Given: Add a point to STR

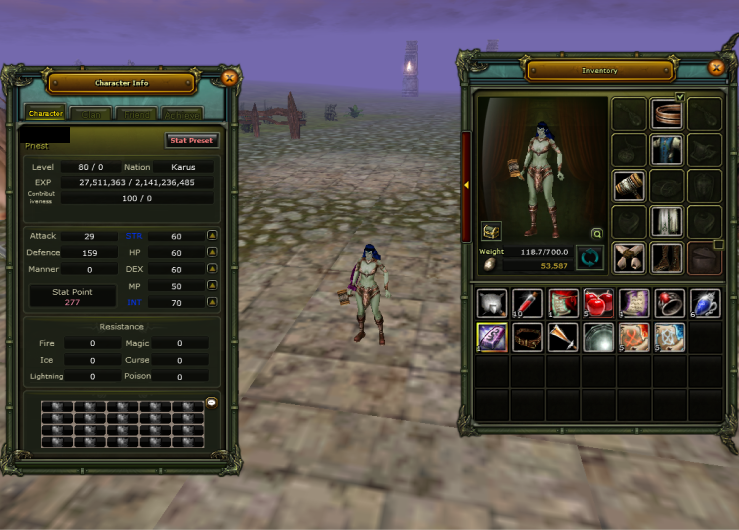Looking at the screenshot, I should 212,236.
